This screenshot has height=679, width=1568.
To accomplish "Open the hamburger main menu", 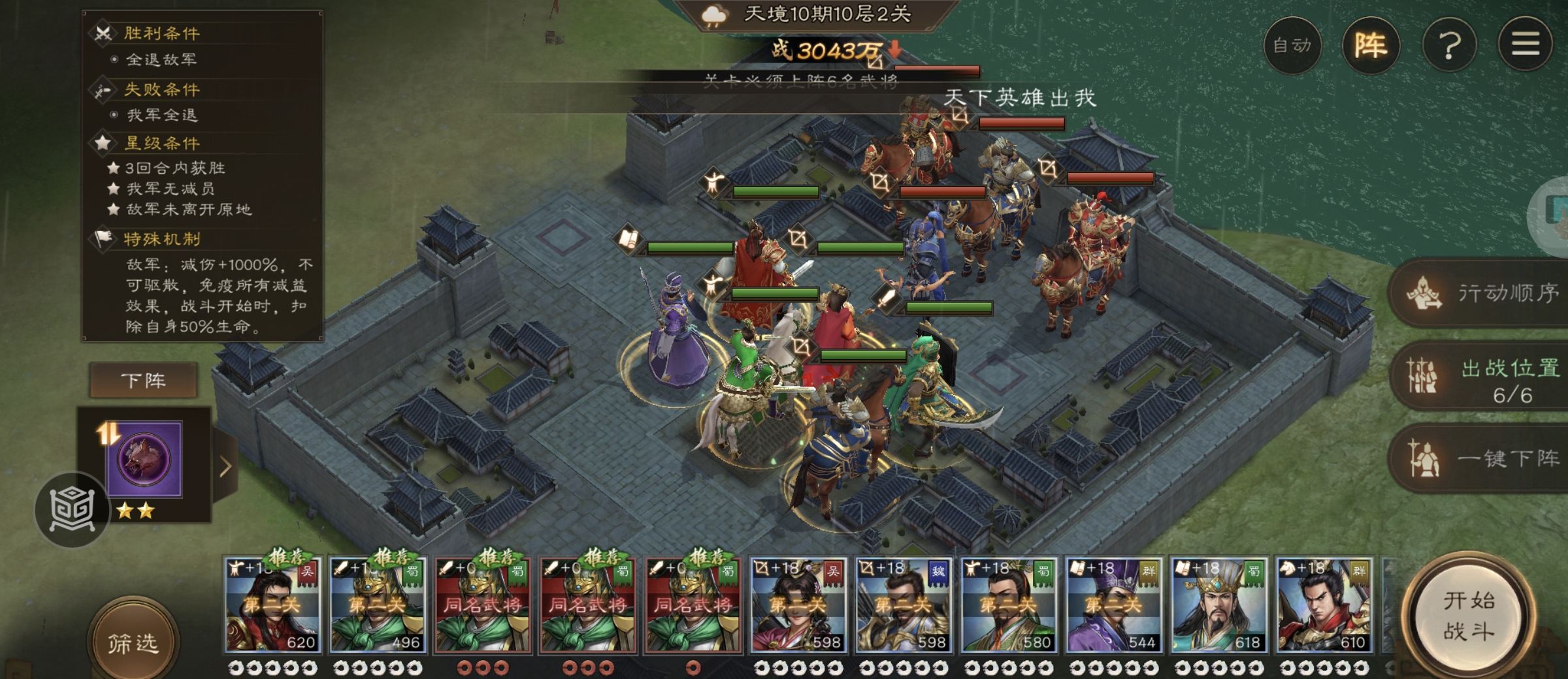I will (x=1525, y=44).
